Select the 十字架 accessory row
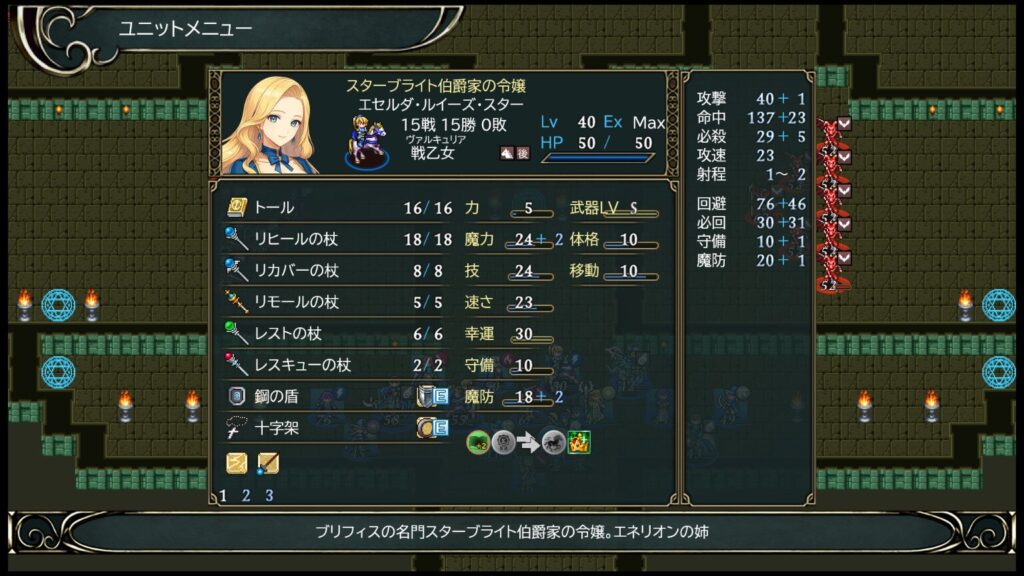Image resolution: width=1024 pixels, height=576 pixels. click(x=300, y=428)
